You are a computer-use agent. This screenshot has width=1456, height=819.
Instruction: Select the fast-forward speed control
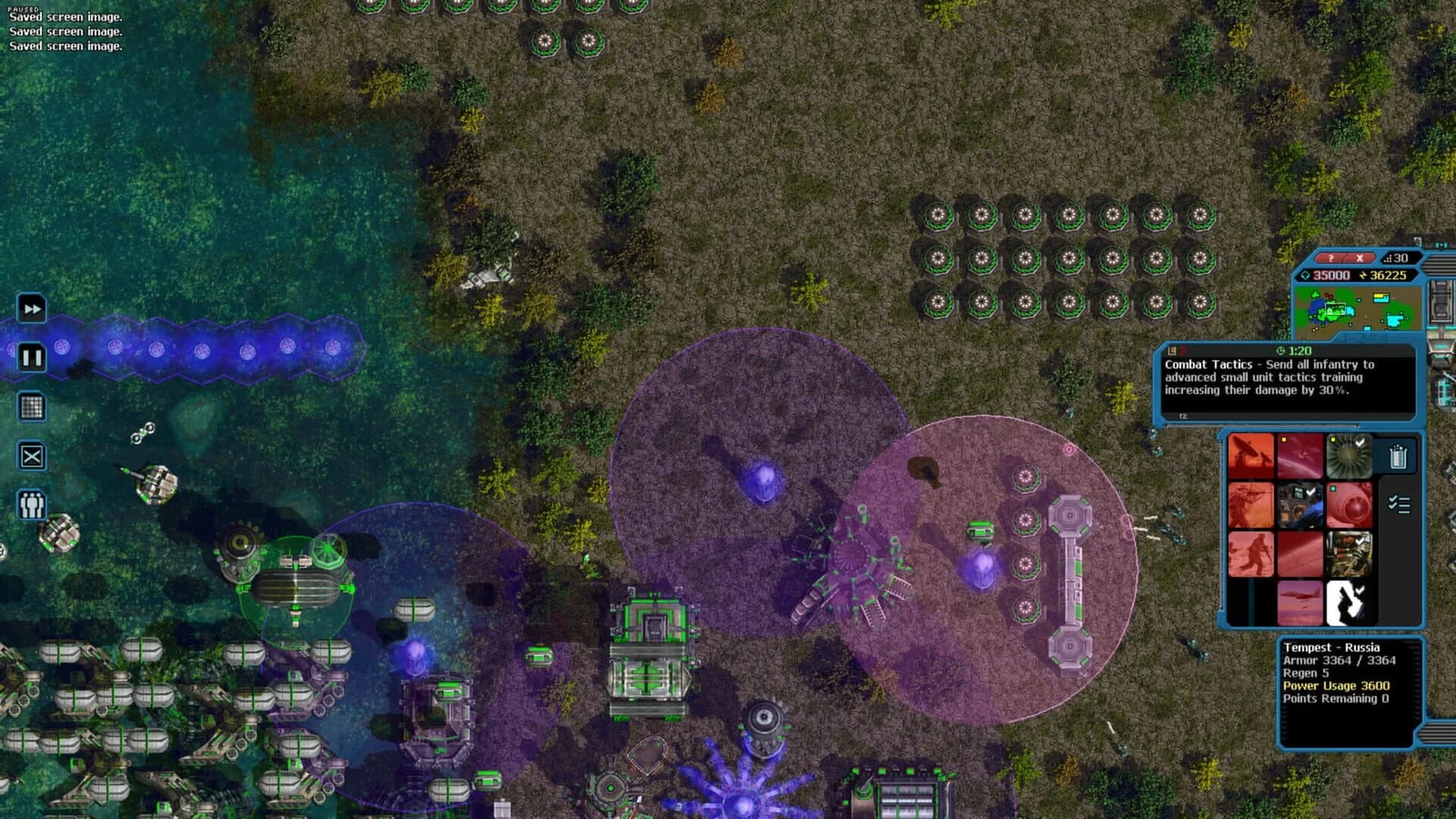point(32,309)
